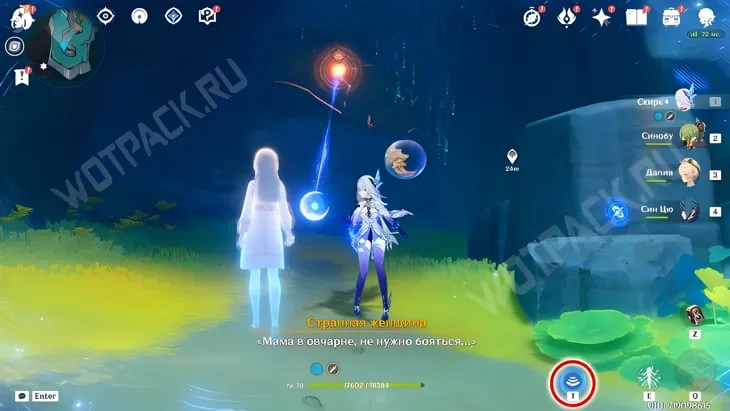Open the Paimon main menu
This screenshot has width=730, height=411.
coord(21,19)
